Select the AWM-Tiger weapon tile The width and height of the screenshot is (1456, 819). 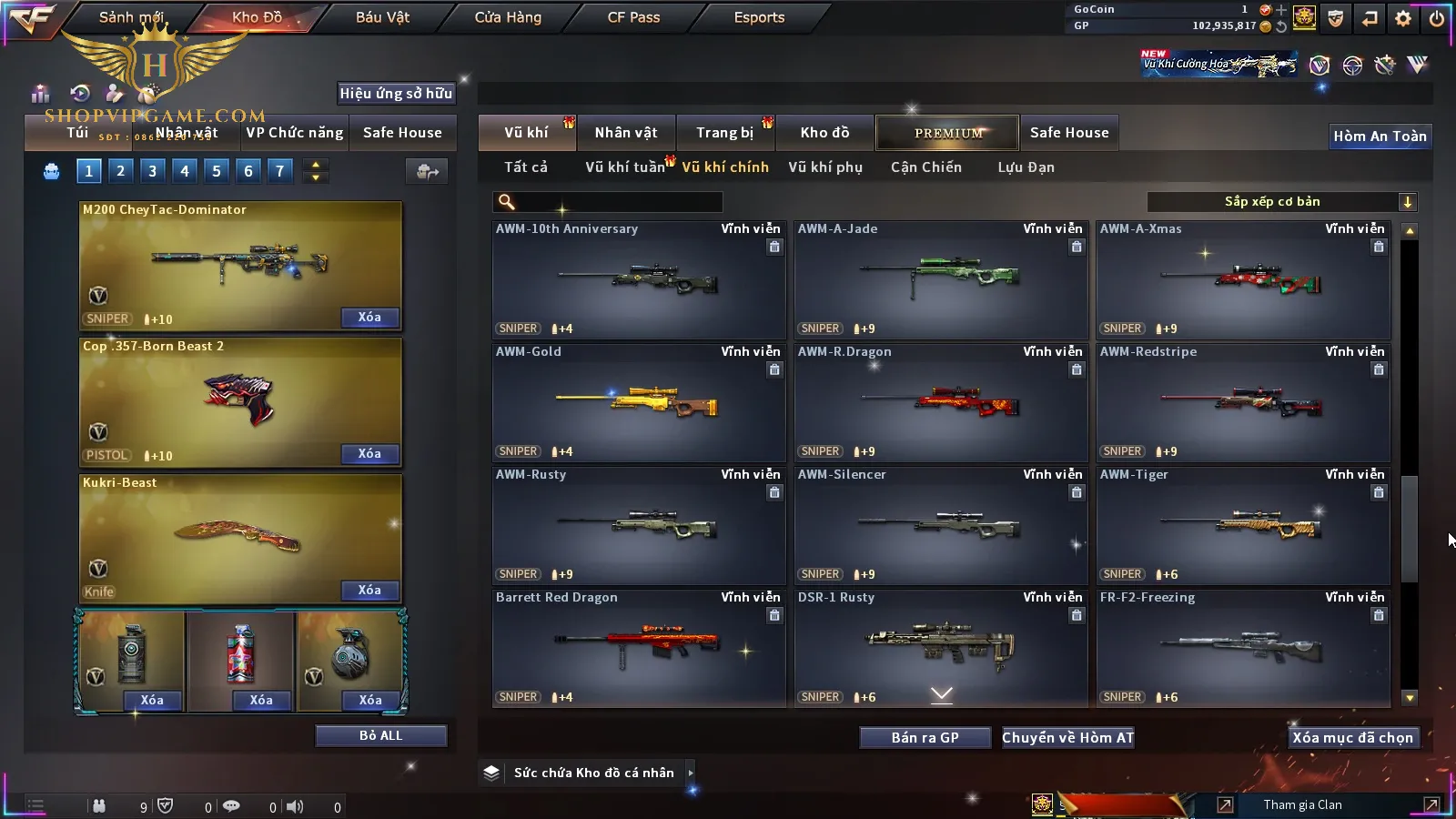click(1243, 526)
